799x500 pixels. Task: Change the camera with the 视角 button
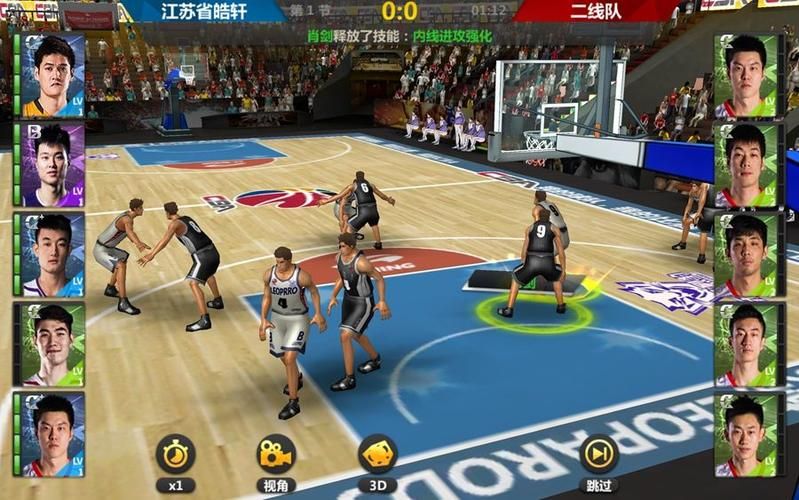point(275,455)
